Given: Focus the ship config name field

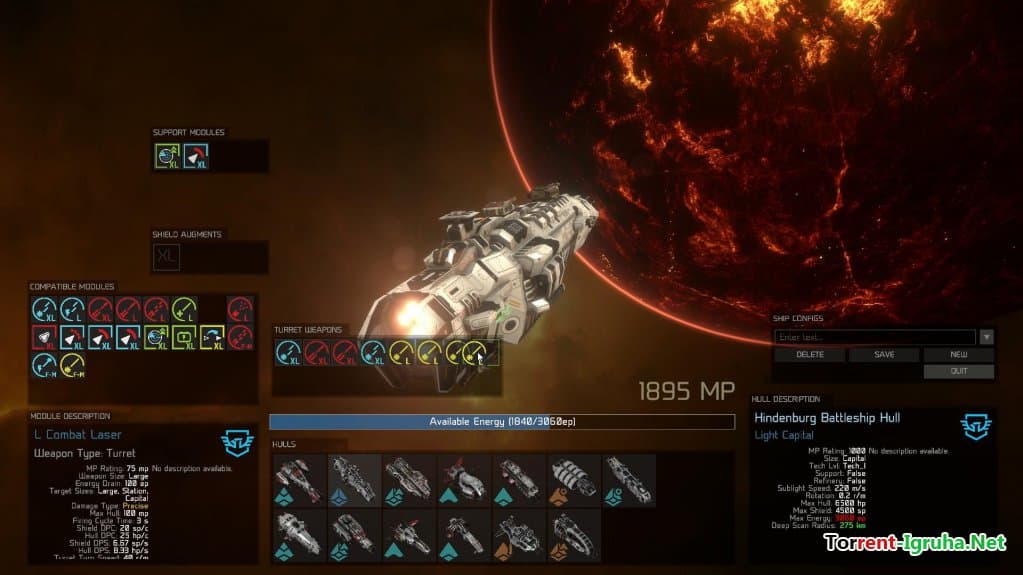Looking at the screenshot, I should pyautogui.click(x=875, y=338).
